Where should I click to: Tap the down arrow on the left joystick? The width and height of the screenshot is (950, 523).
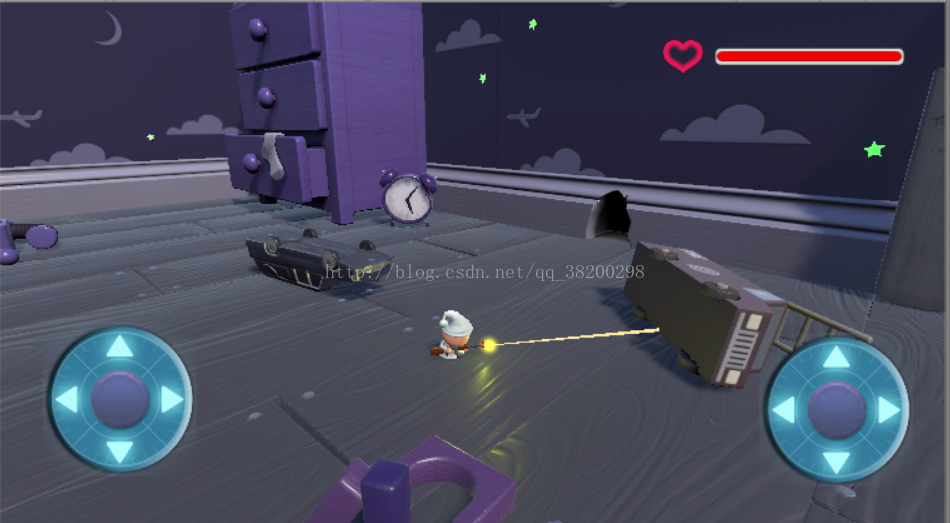(119, 452)
